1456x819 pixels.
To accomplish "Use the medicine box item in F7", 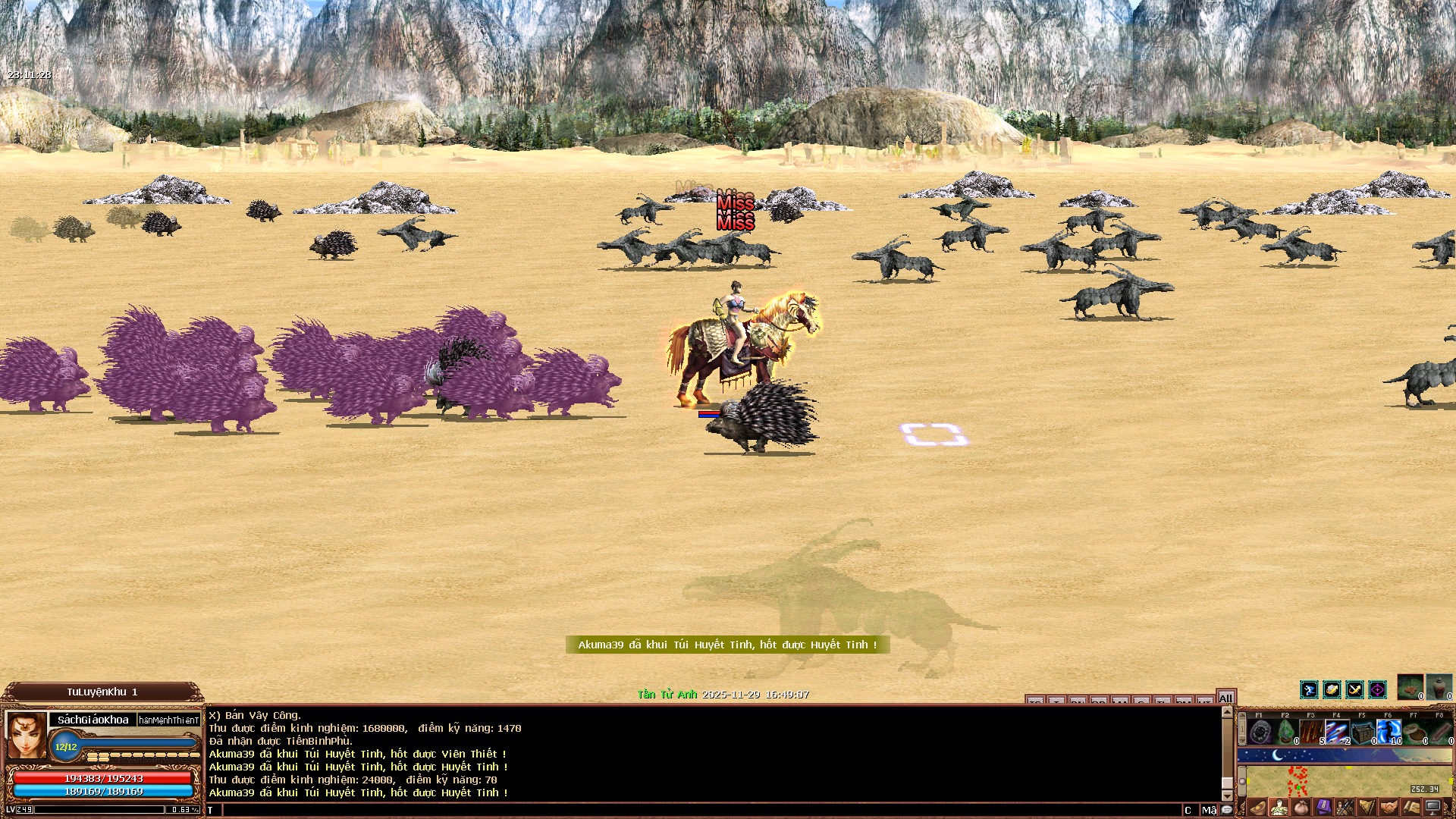I will pyautogui.click(x=1415, y=732).
